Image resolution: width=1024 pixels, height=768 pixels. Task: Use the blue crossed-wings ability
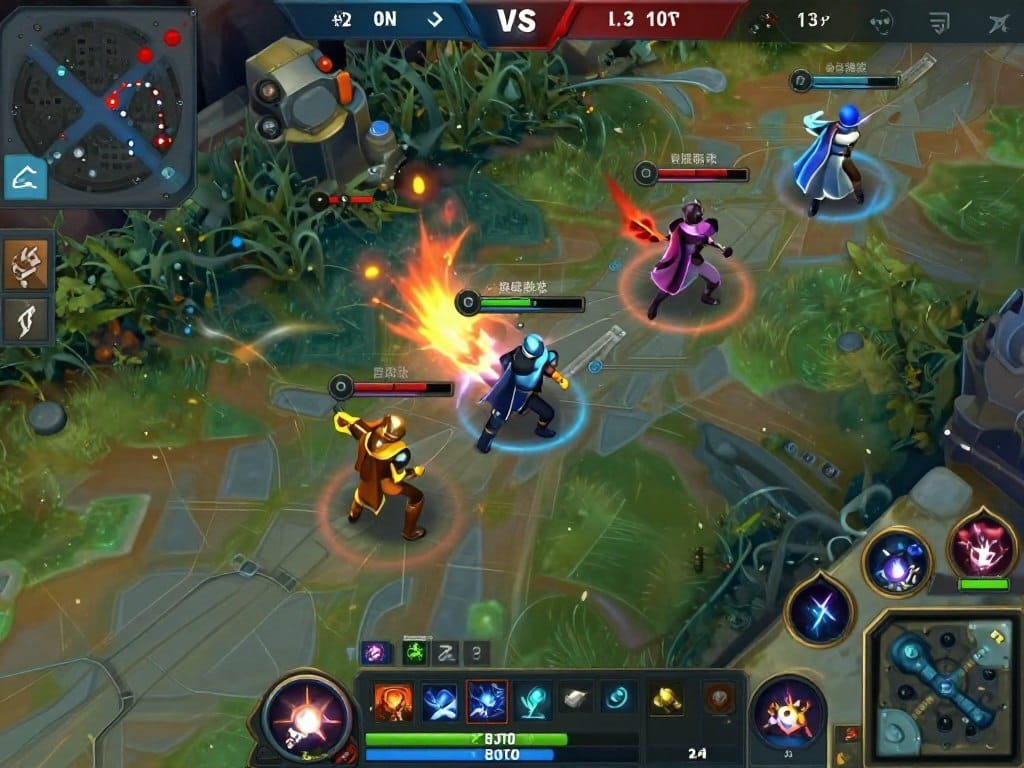(440, 700)
